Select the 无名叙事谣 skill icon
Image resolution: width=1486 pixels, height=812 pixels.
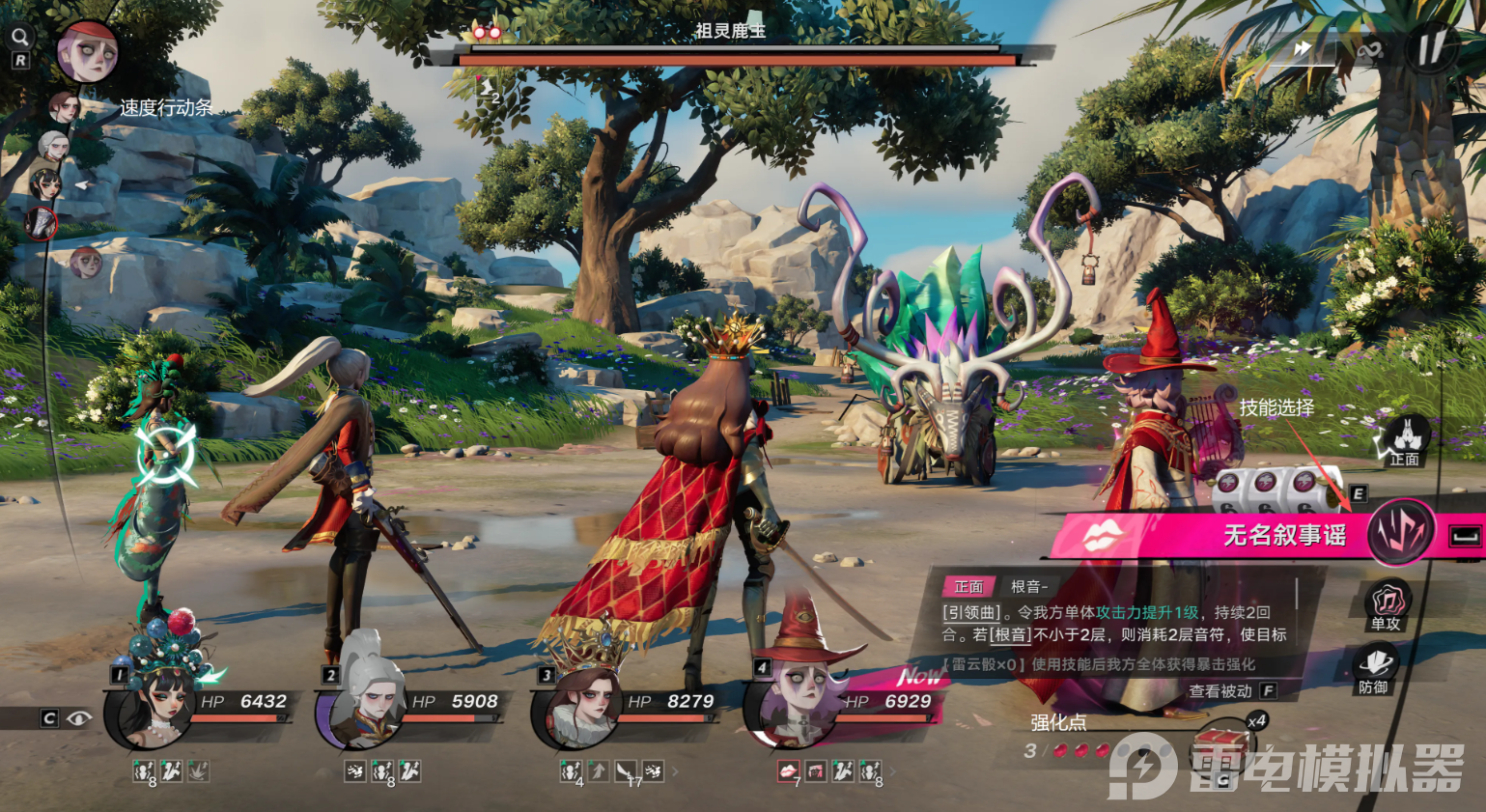pos(1399,533)
